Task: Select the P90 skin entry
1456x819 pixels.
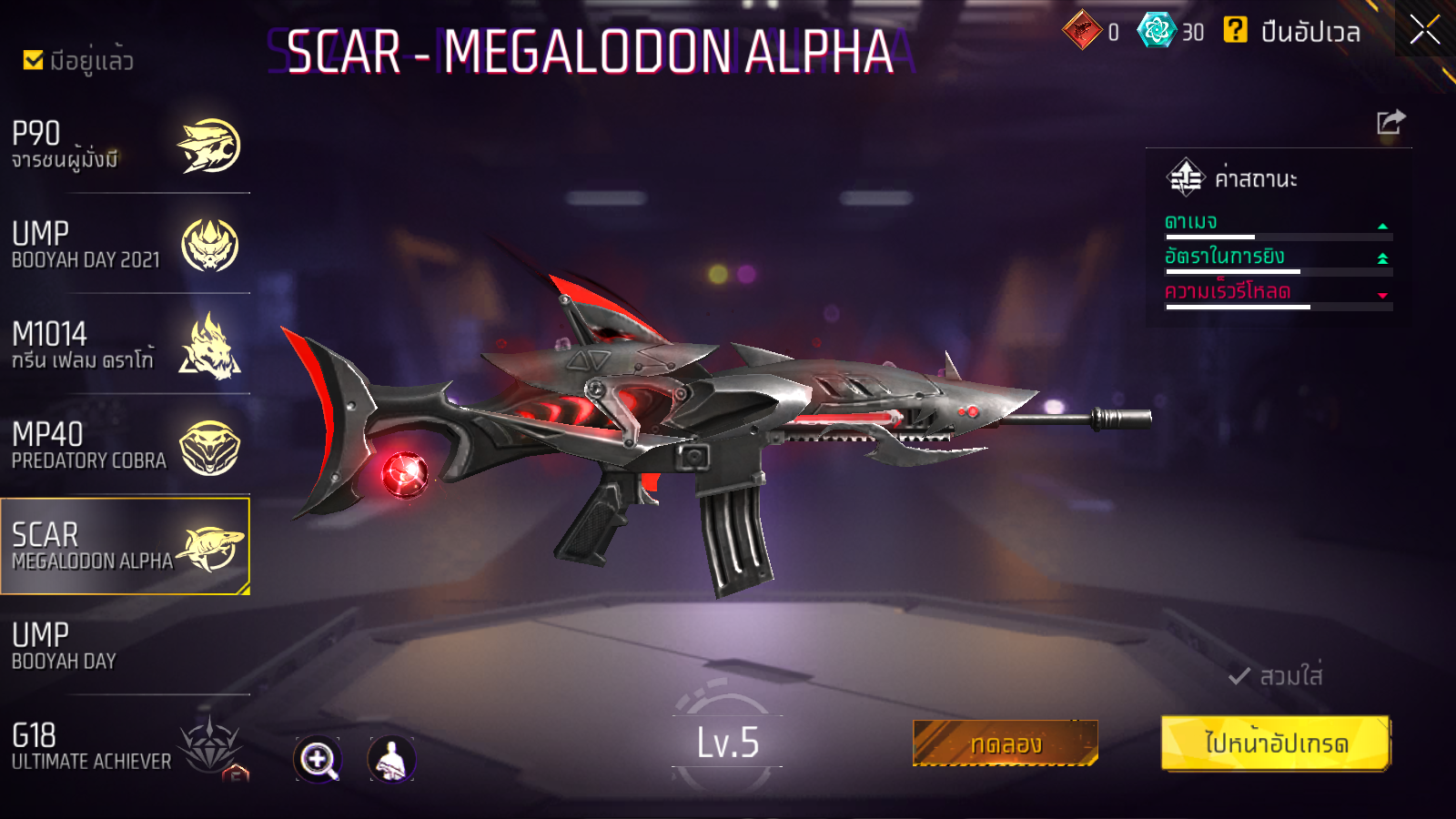Action: point(125,146)
